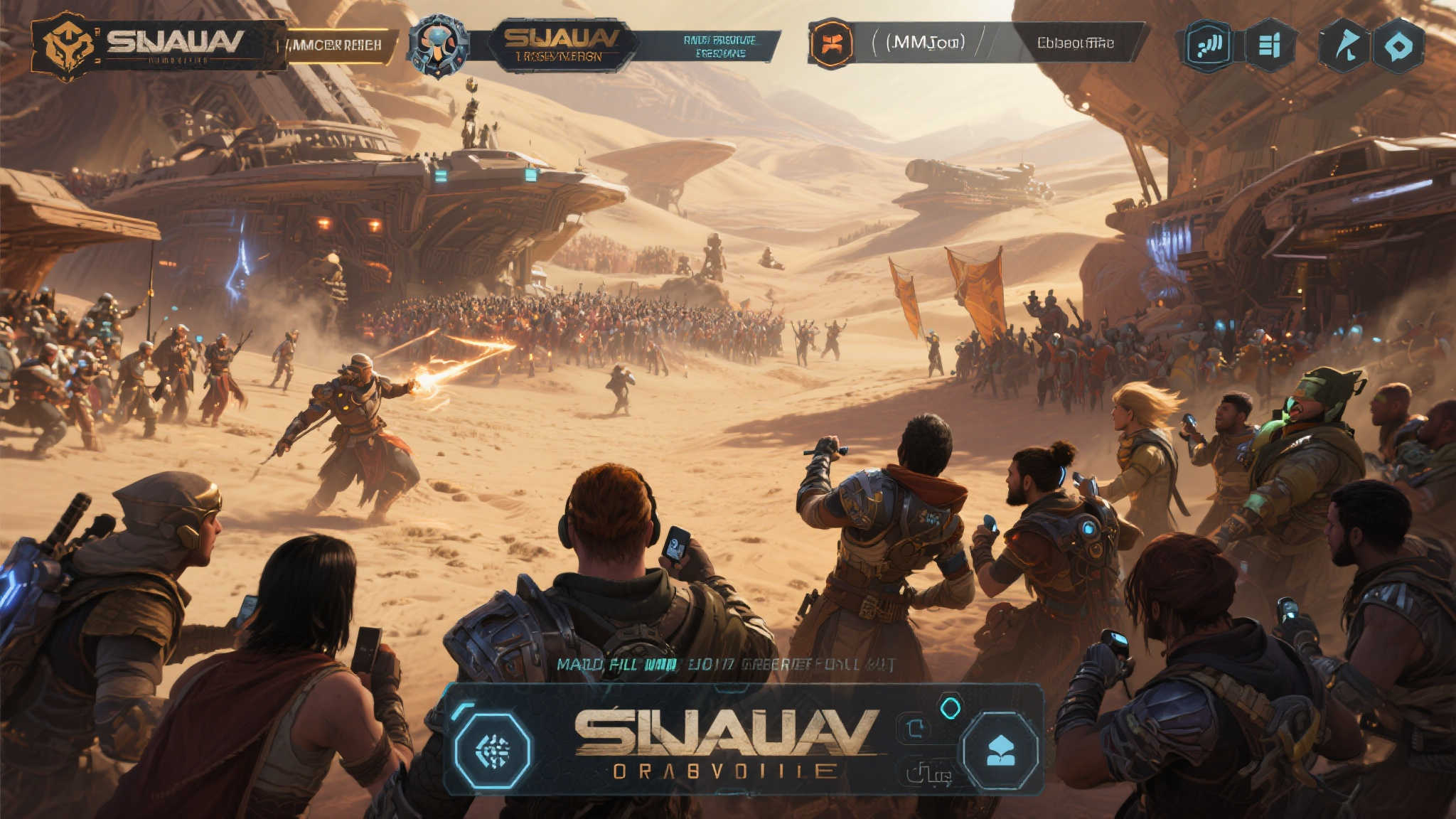Open the (MMJou) tab
Screen dimensions: 1456x819
pyautogui.click(x=924, y=43)
